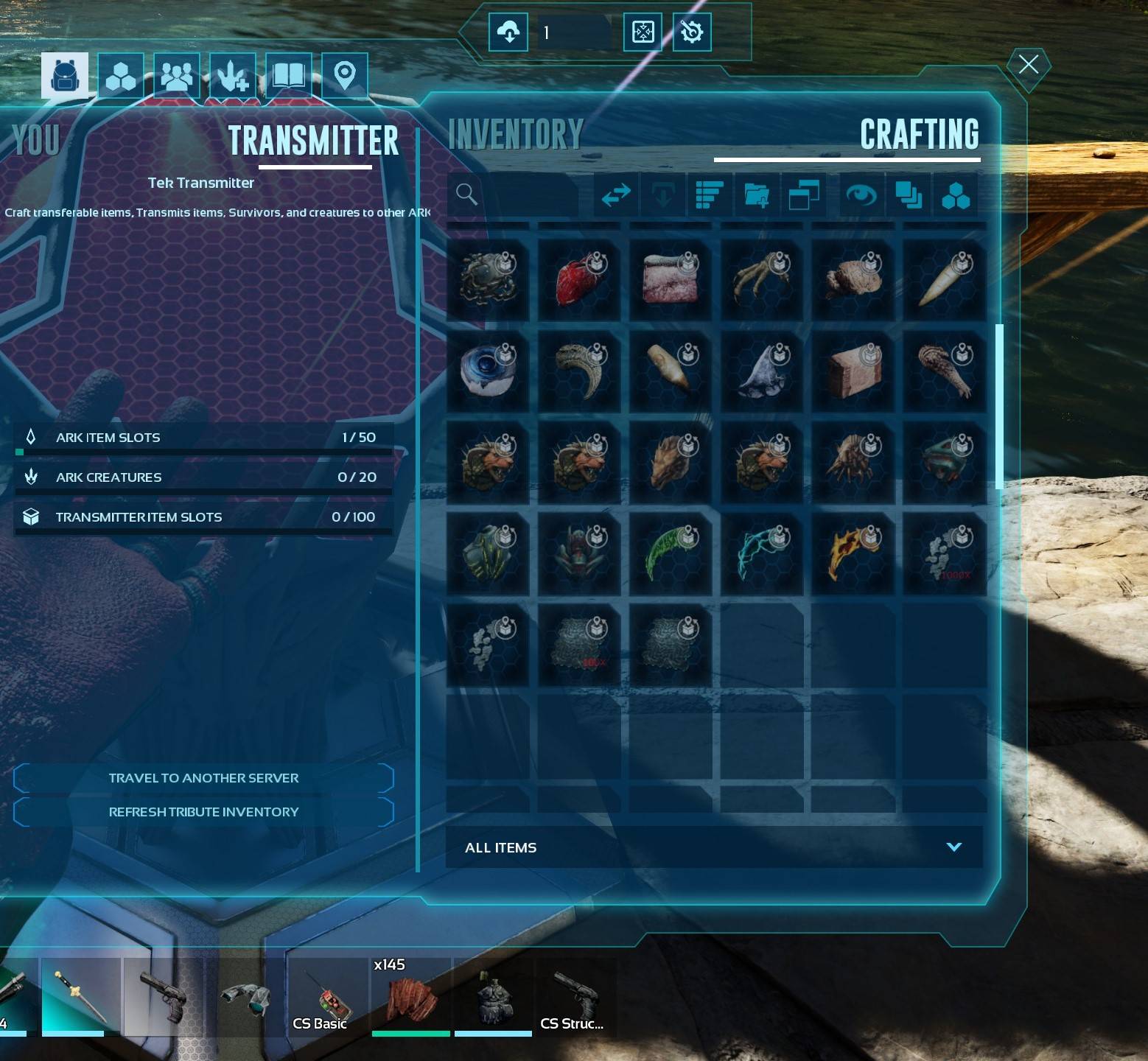The height and width of the screenshot is (1061, 1148).
Task: Open the tribe members icon
Action: point(177,75)
